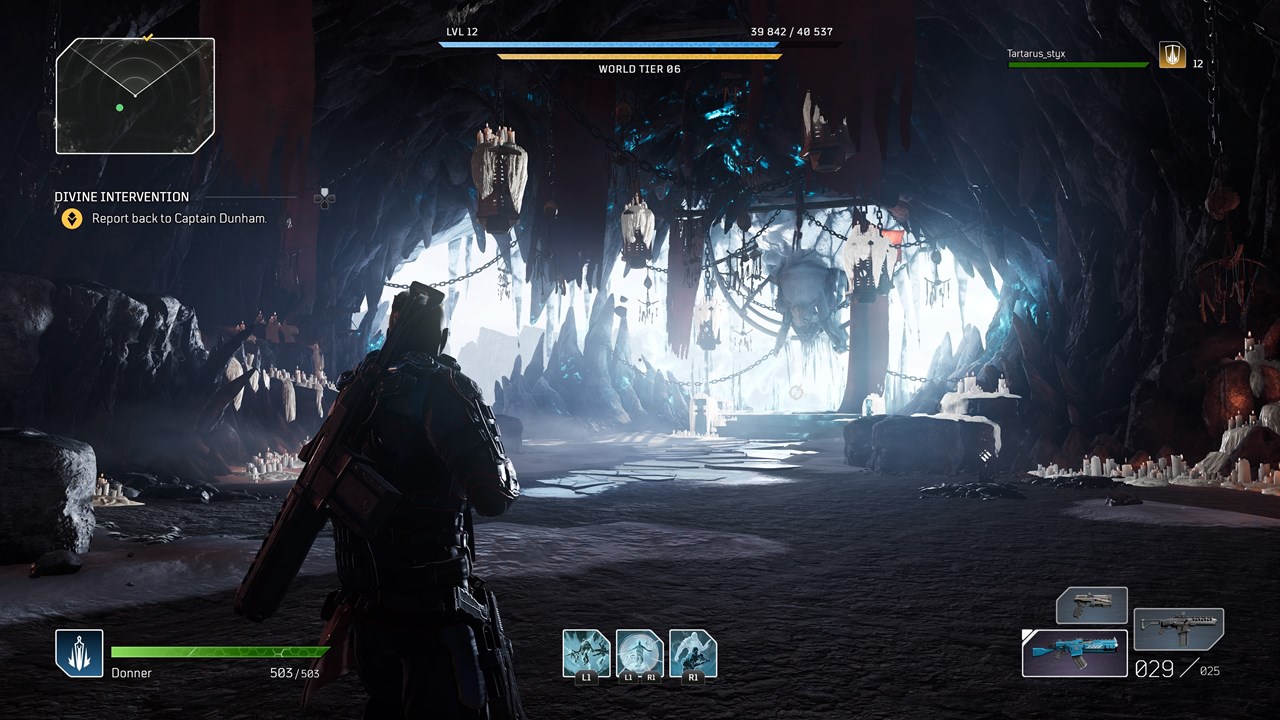Open the minimap in the corner
This screenshot has width=1280, height=720.
coord(135,96)
